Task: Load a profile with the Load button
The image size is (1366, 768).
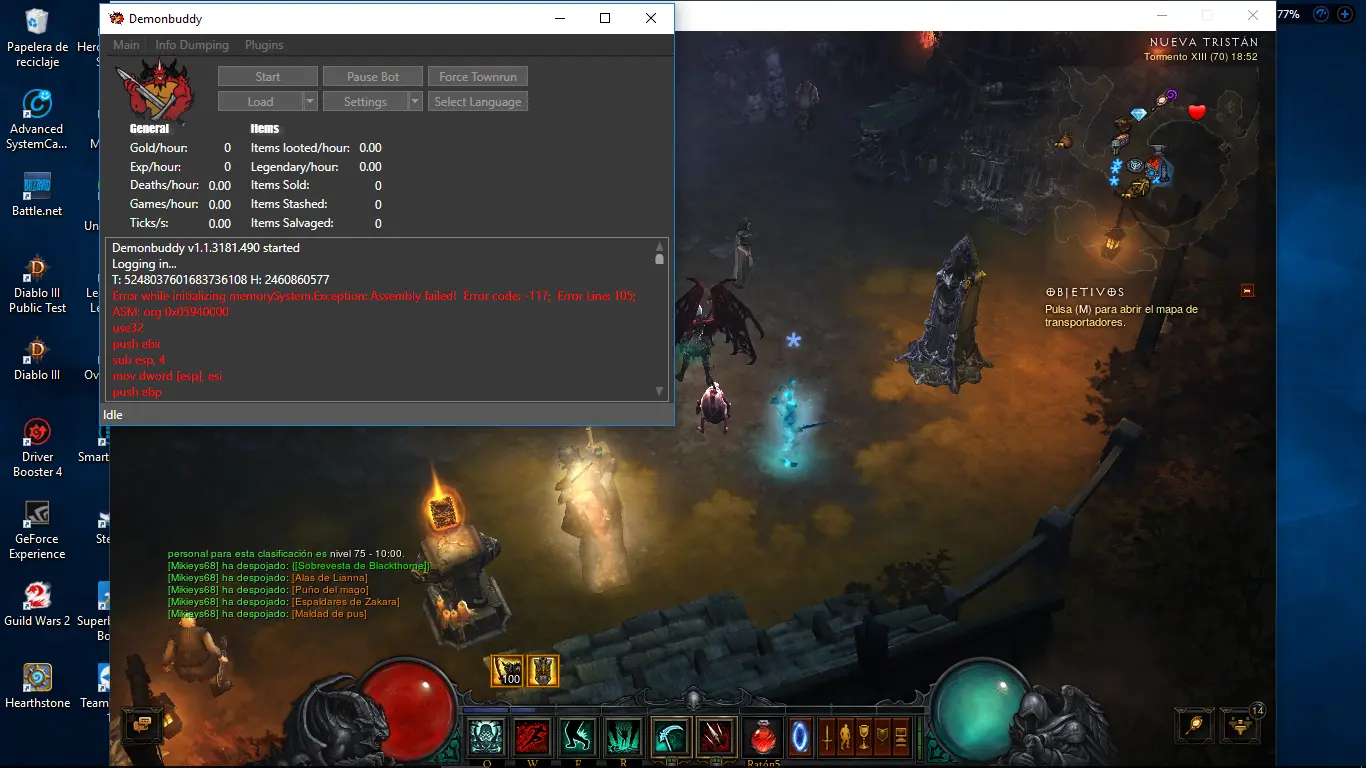Action: (x=260, y=102)
